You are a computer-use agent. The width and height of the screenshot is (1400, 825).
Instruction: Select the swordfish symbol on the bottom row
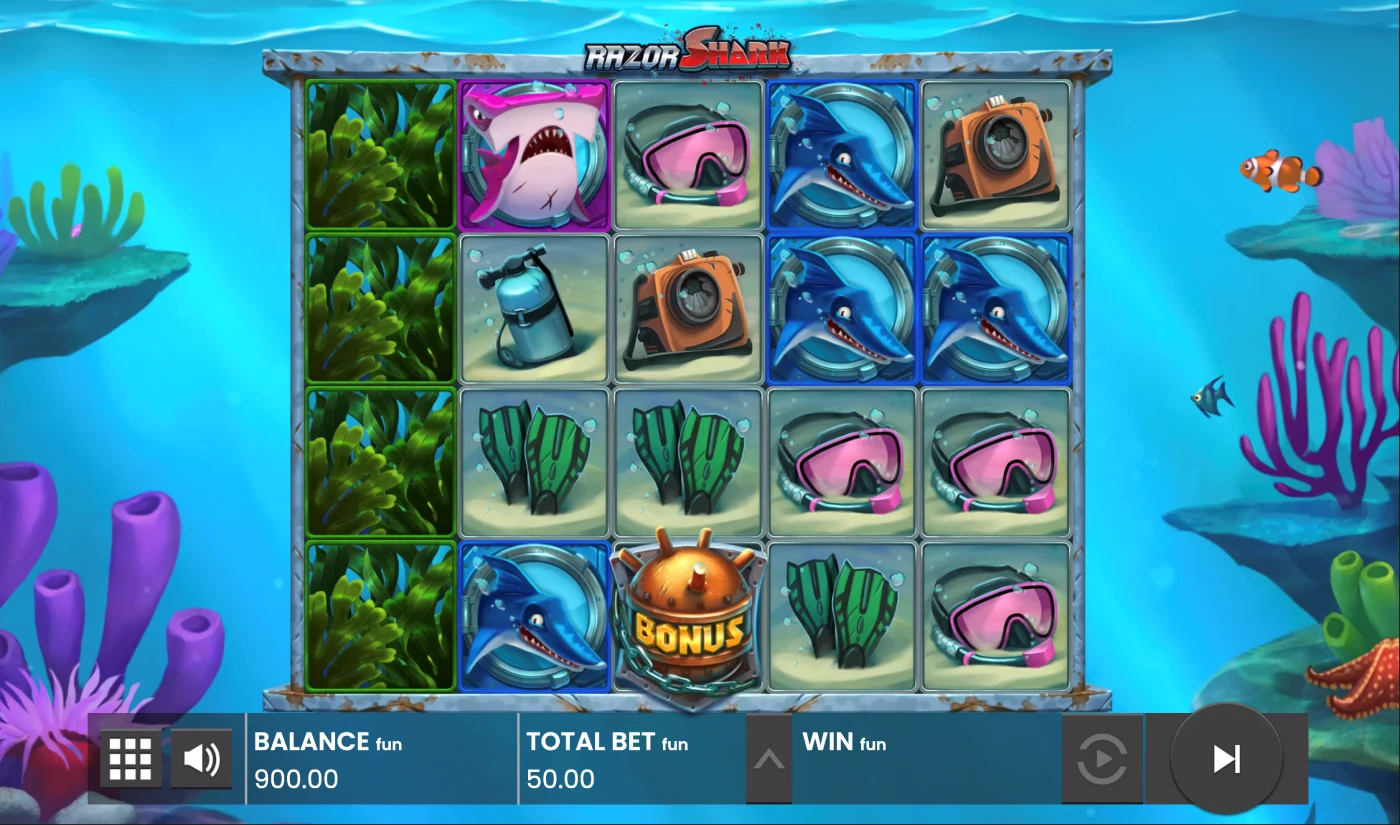534,617
